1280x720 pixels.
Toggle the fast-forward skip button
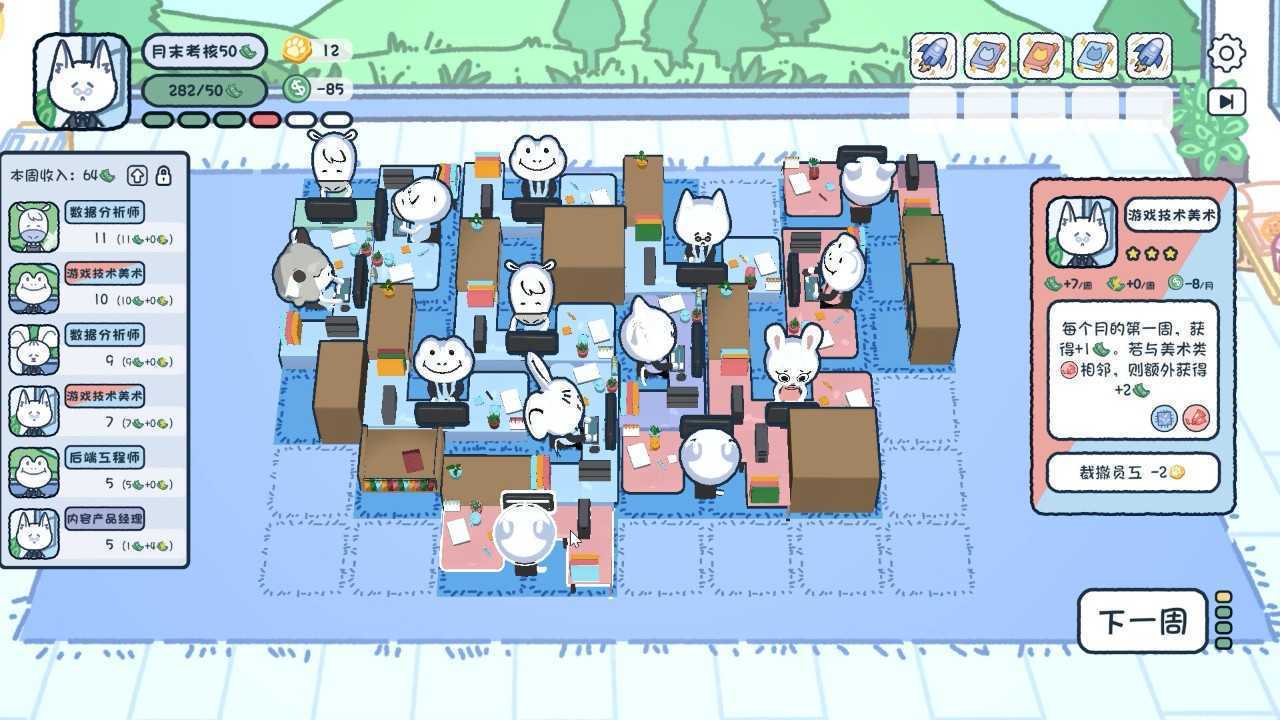(1226, 101)
